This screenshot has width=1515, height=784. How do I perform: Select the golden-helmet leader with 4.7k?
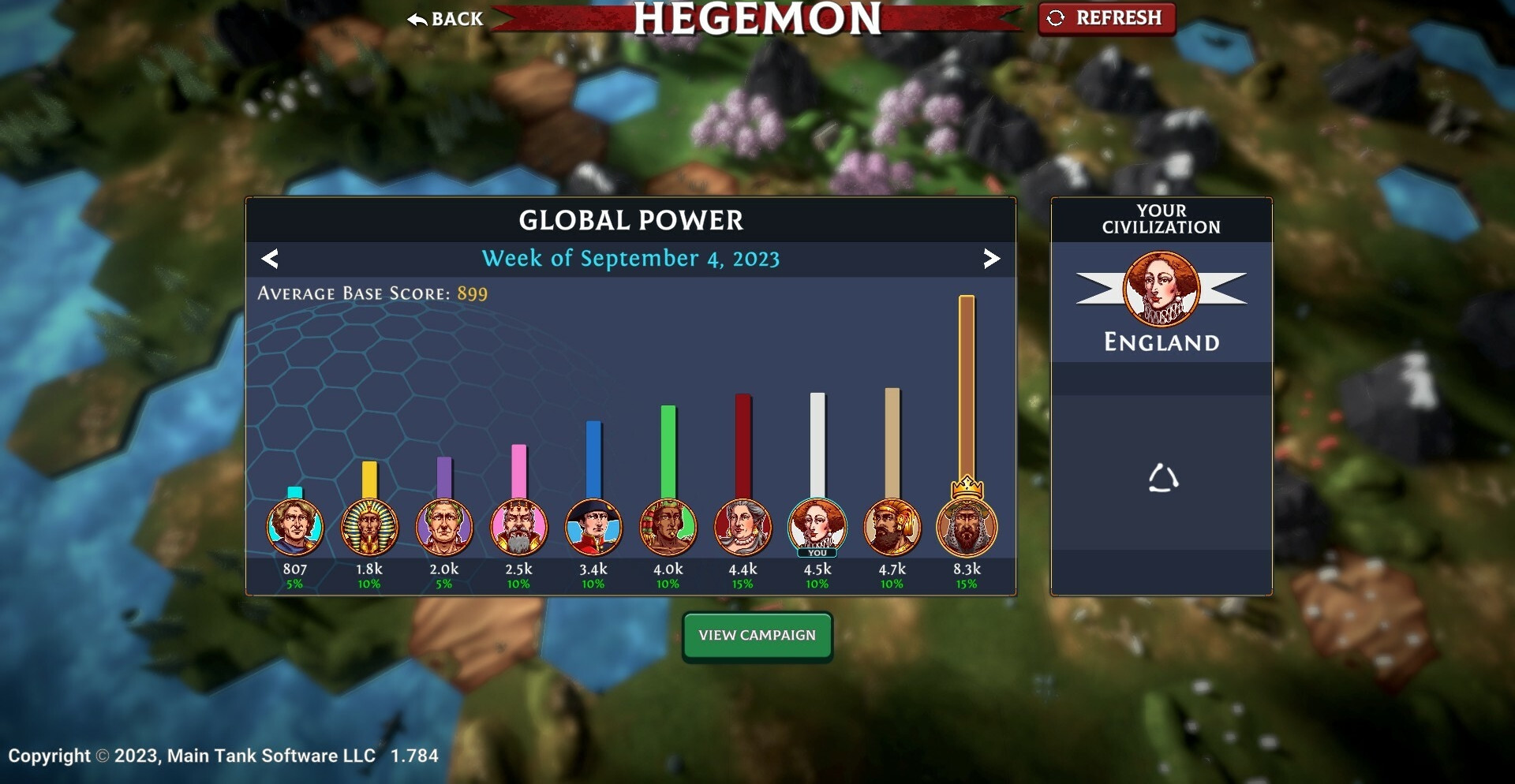892,527
